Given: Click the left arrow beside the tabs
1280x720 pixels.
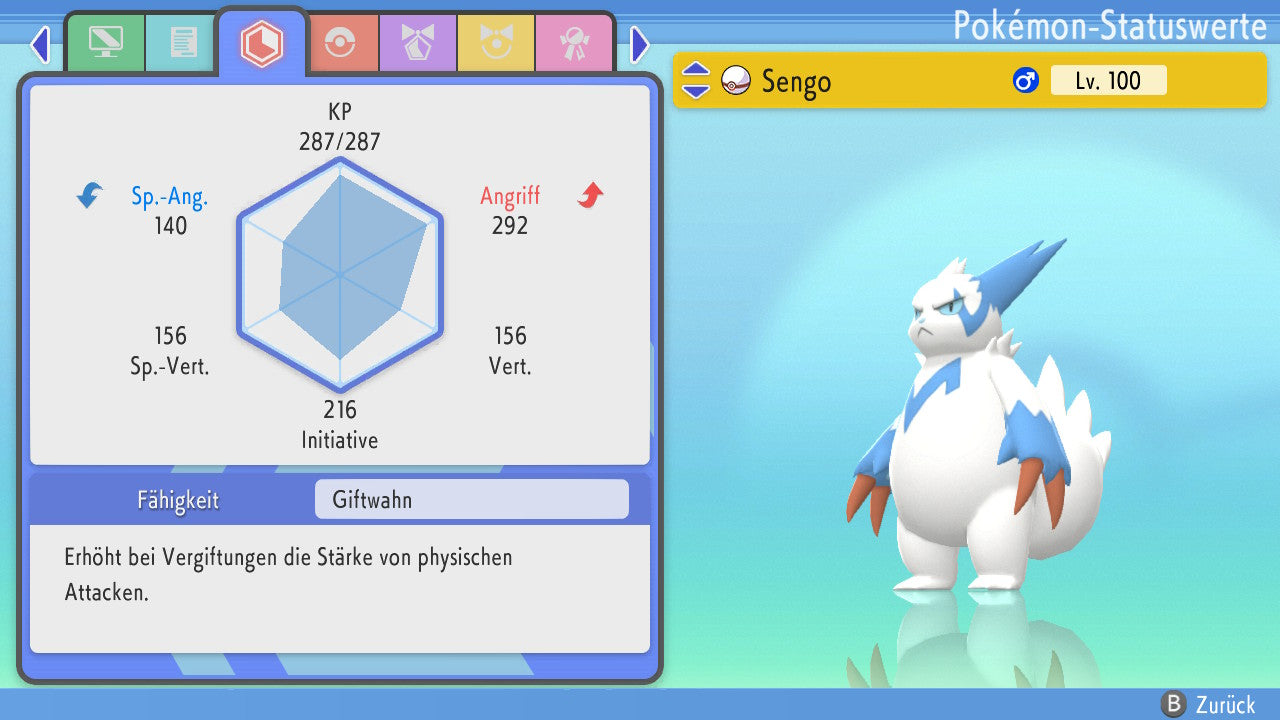Looking at the screenshot, I should (x=40, y=45).
